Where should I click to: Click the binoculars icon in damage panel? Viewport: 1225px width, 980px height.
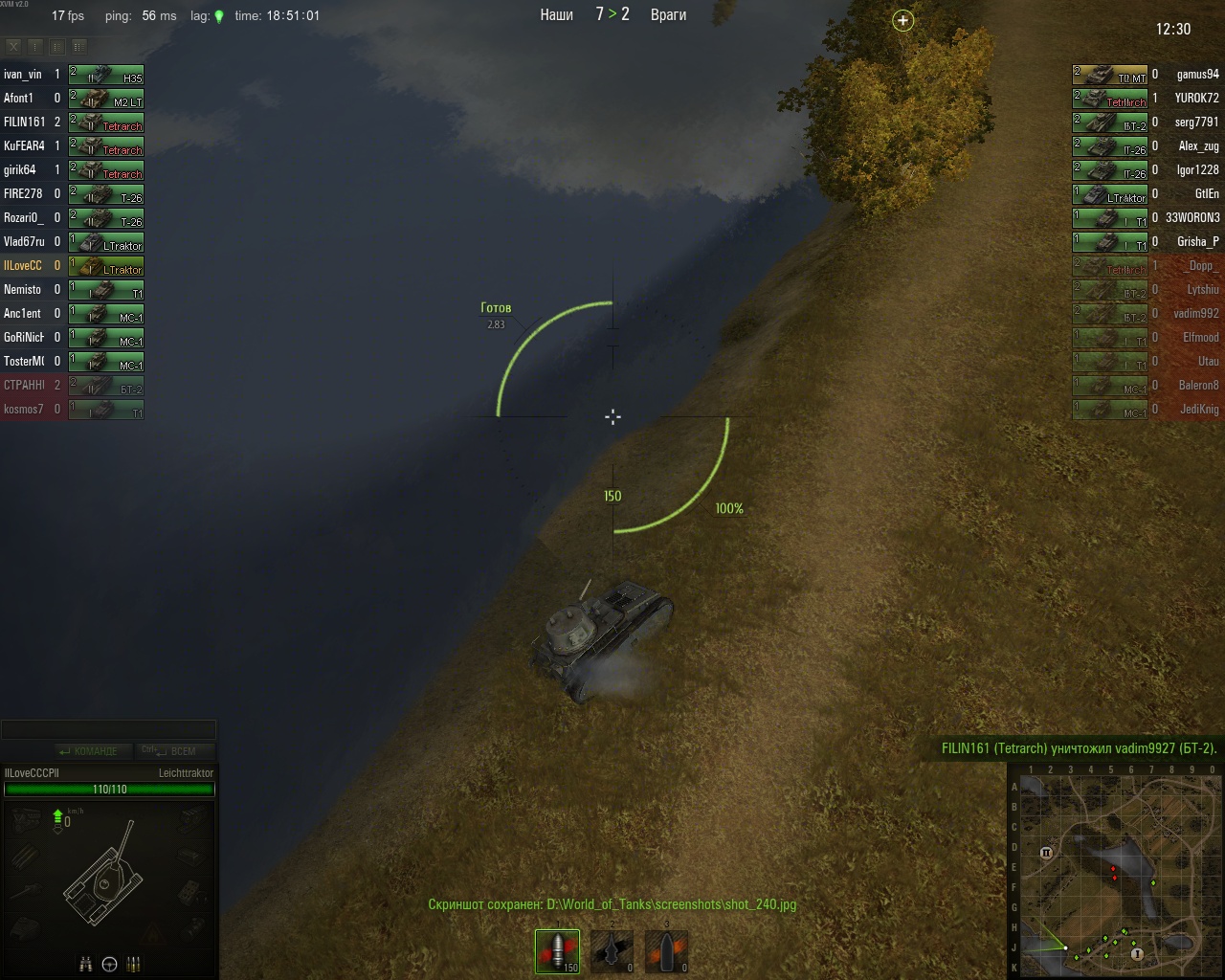[85, 965]
